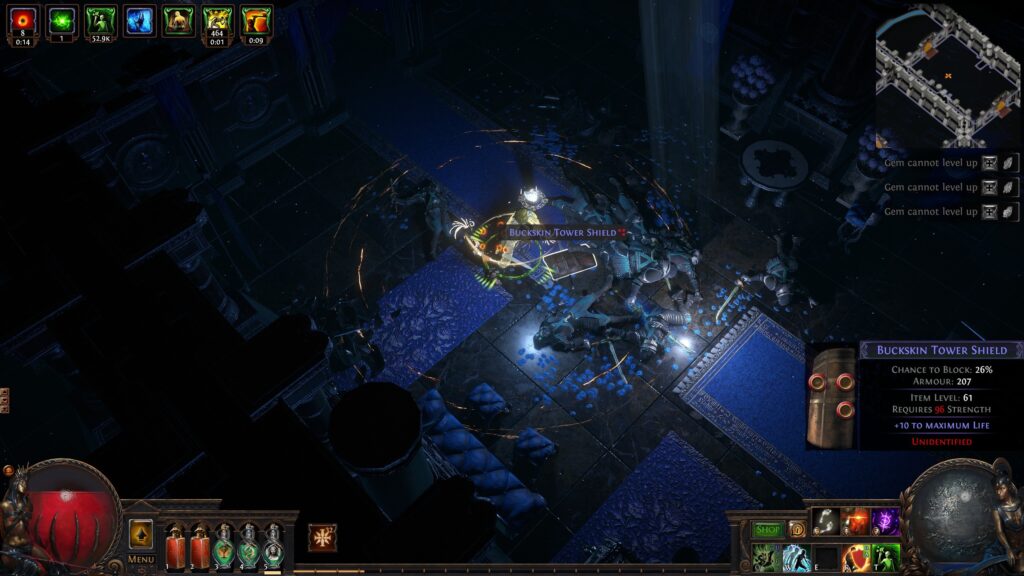The image size is (1024, 576).
Task: Select the orange star skill icon beside flasks
Action: (x=322, y=538)
